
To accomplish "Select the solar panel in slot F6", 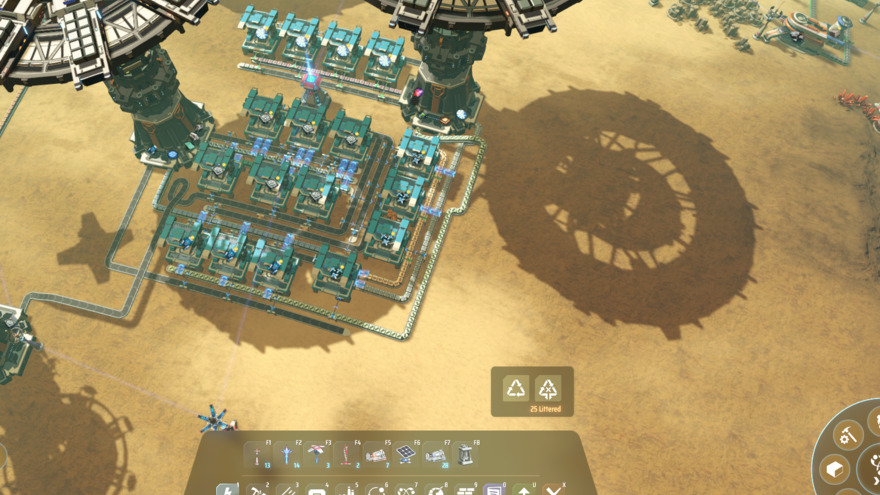I will point(407,456).
